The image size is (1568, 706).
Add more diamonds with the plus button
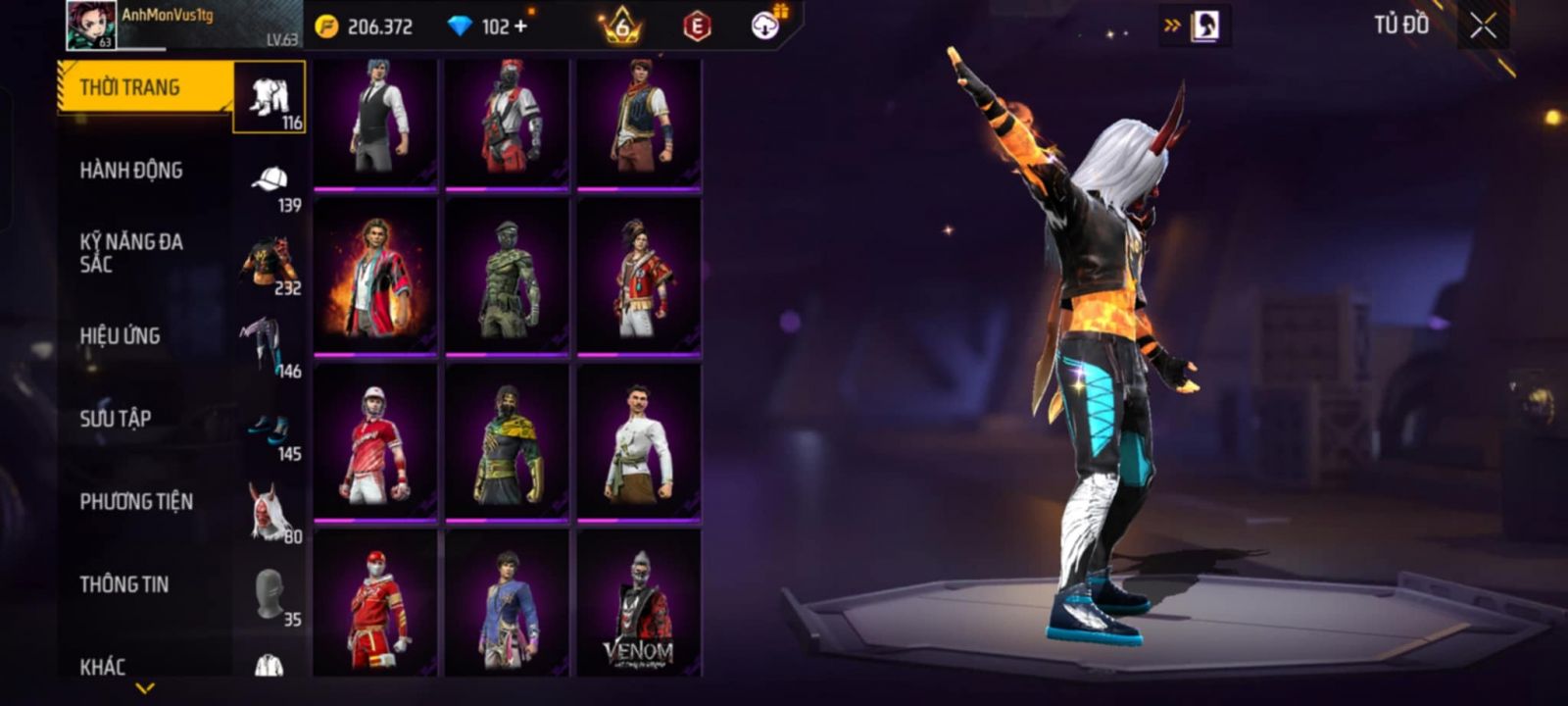[x=520, y=26]
